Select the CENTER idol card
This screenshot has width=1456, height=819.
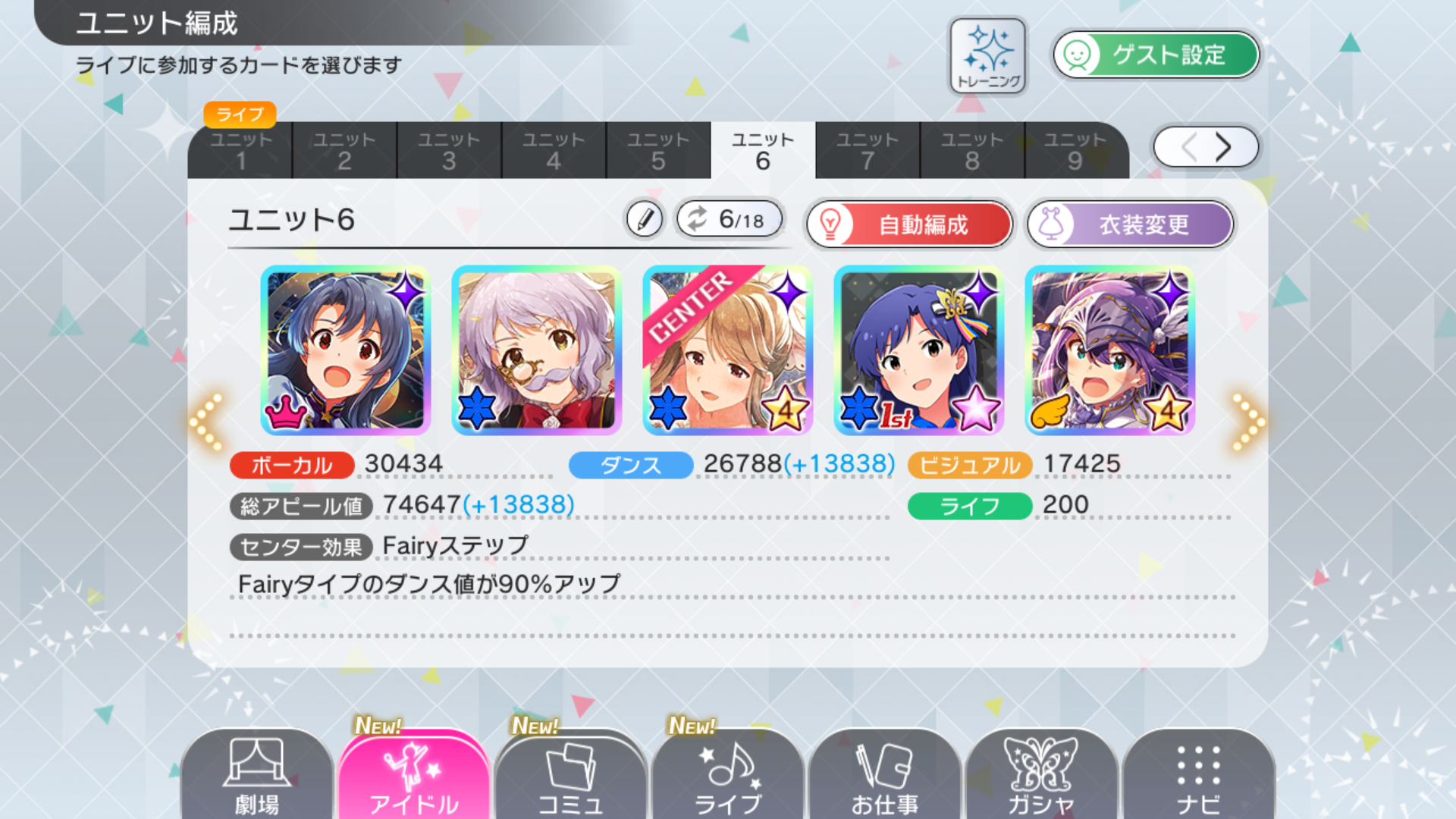[x=727, y=350]
